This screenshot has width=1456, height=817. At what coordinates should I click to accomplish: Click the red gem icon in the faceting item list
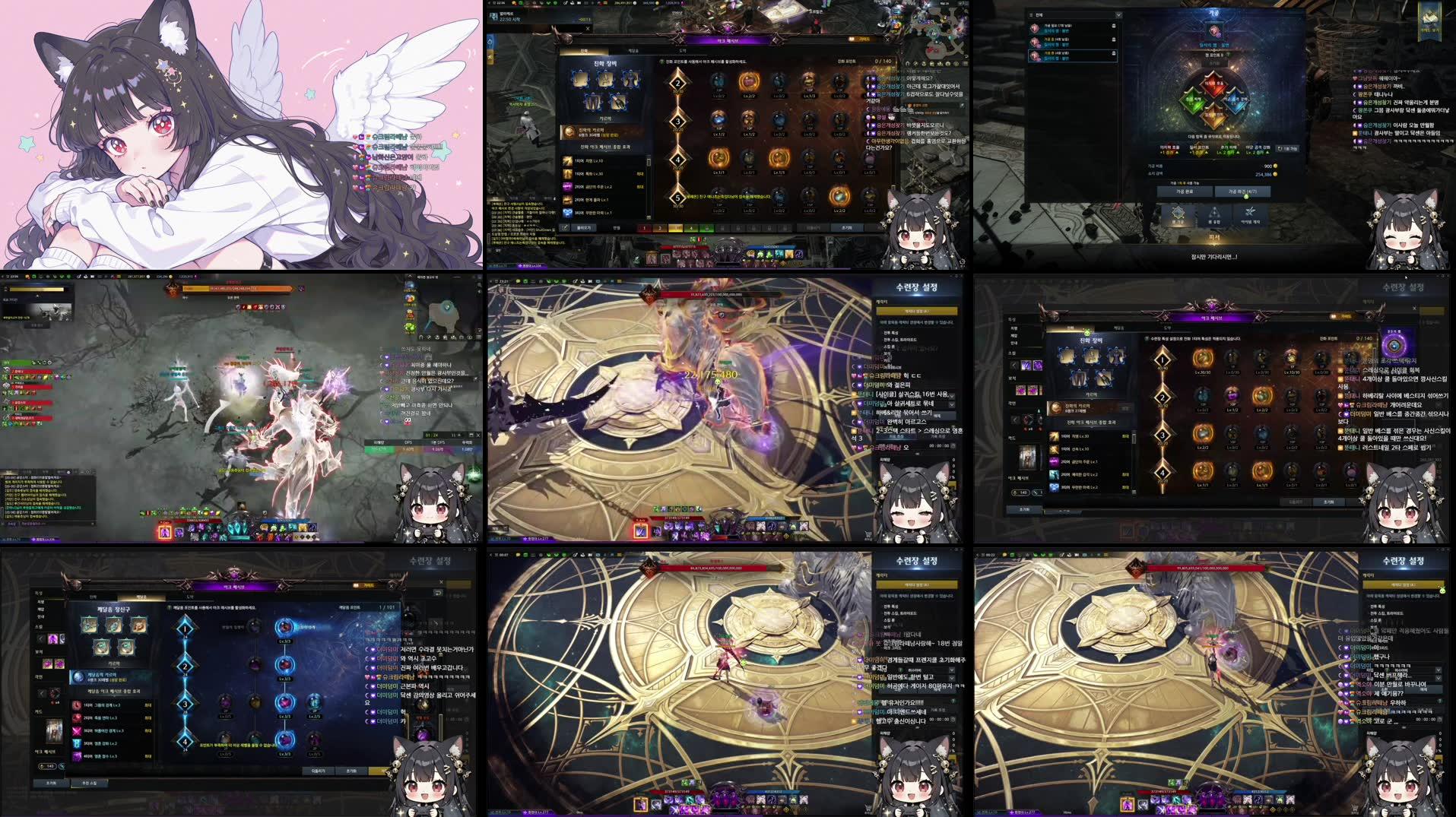(x=1034, y=27)
